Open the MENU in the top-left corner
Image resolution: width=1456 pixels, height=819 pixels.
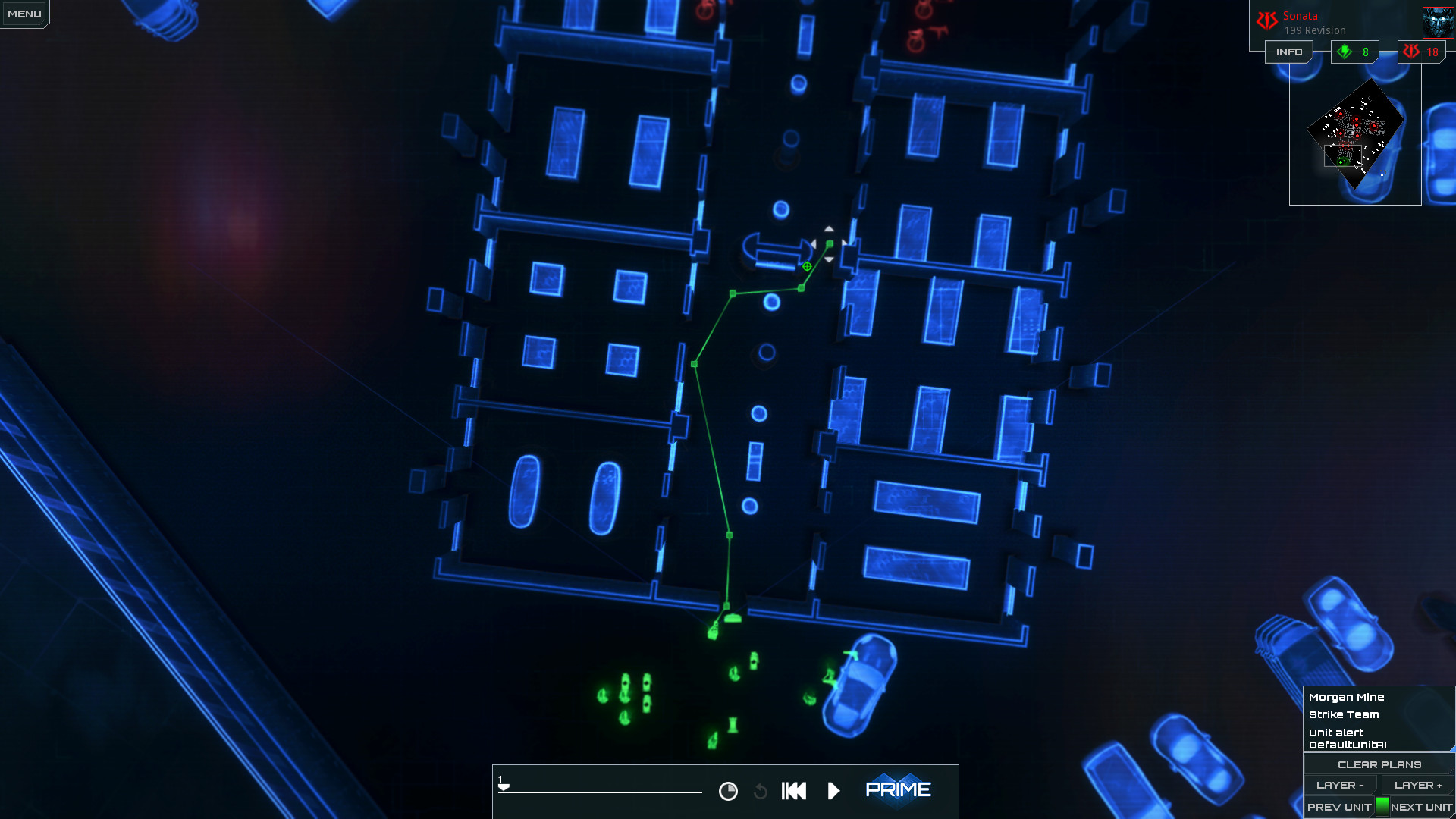(24, 12)
